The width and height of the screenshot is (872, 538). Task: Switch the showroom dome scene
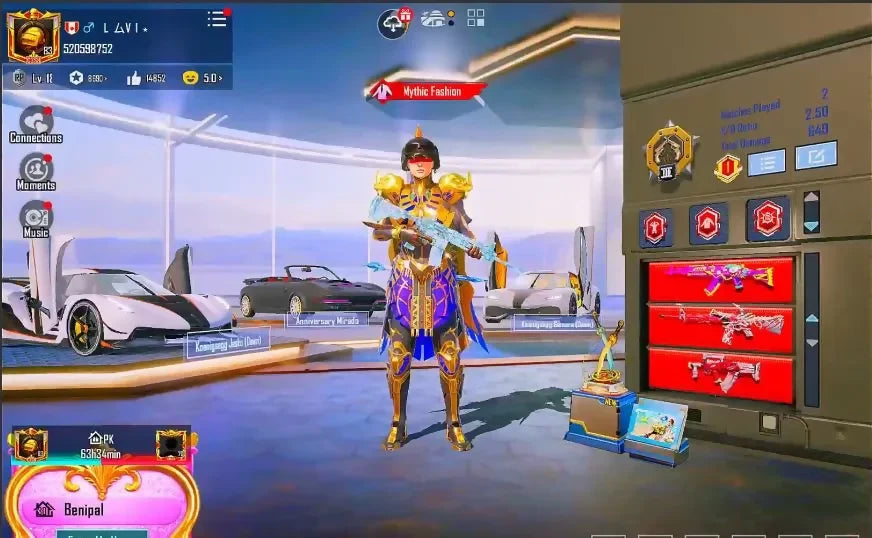436,18
